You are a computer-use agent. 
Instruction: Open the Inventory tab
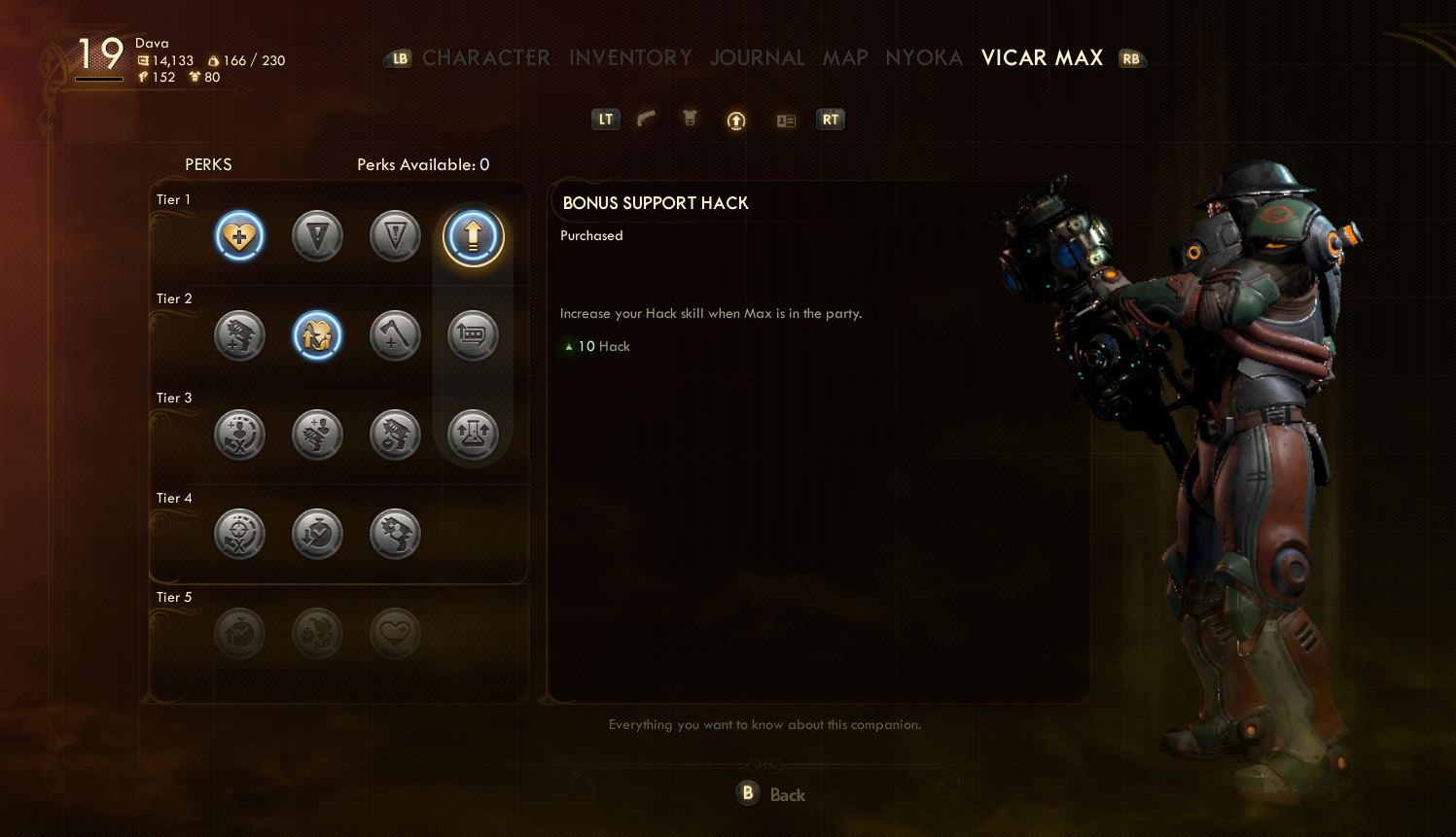click(x=630, y=58)
